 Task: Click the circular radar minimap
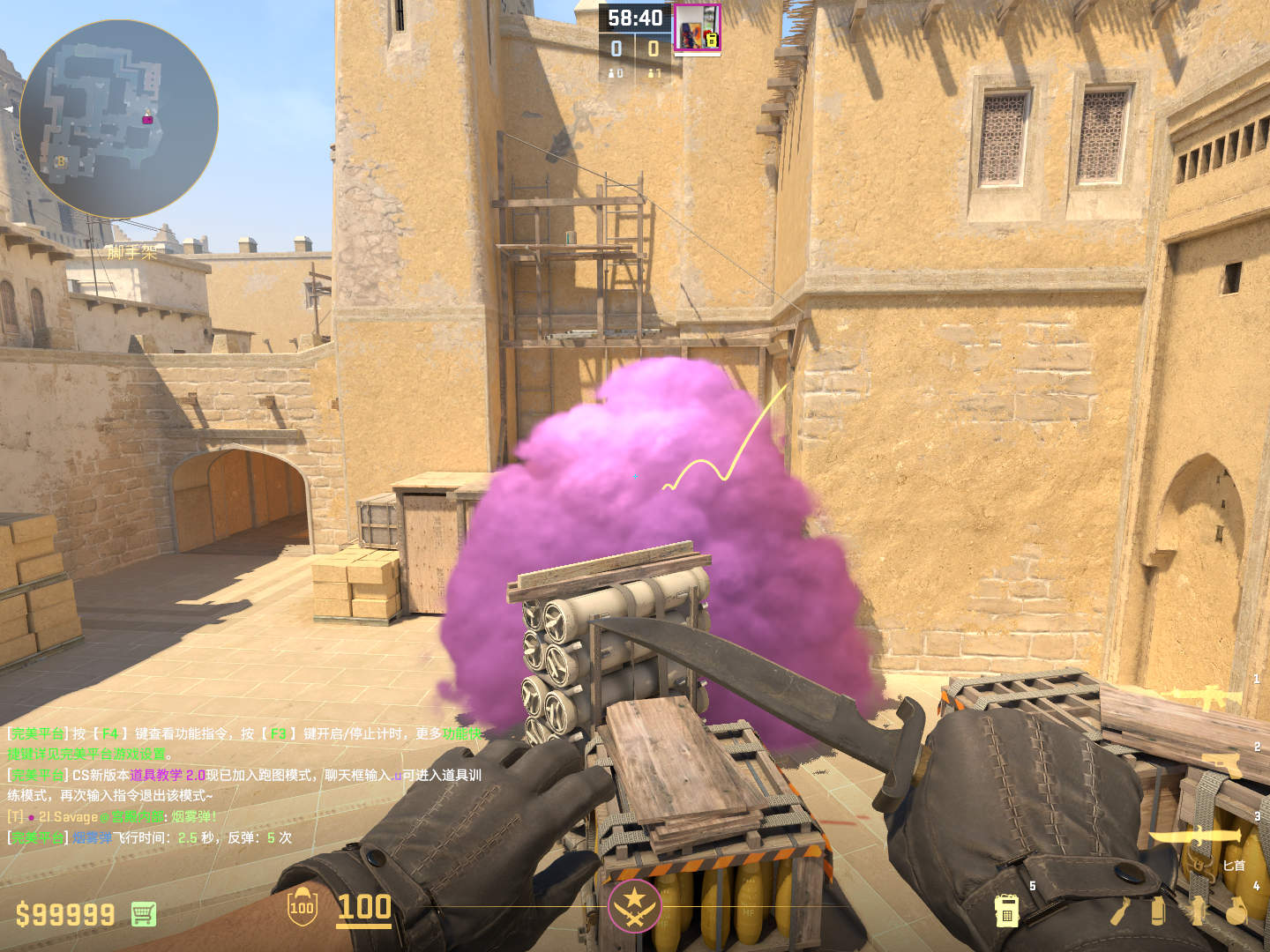coord(119,119)
